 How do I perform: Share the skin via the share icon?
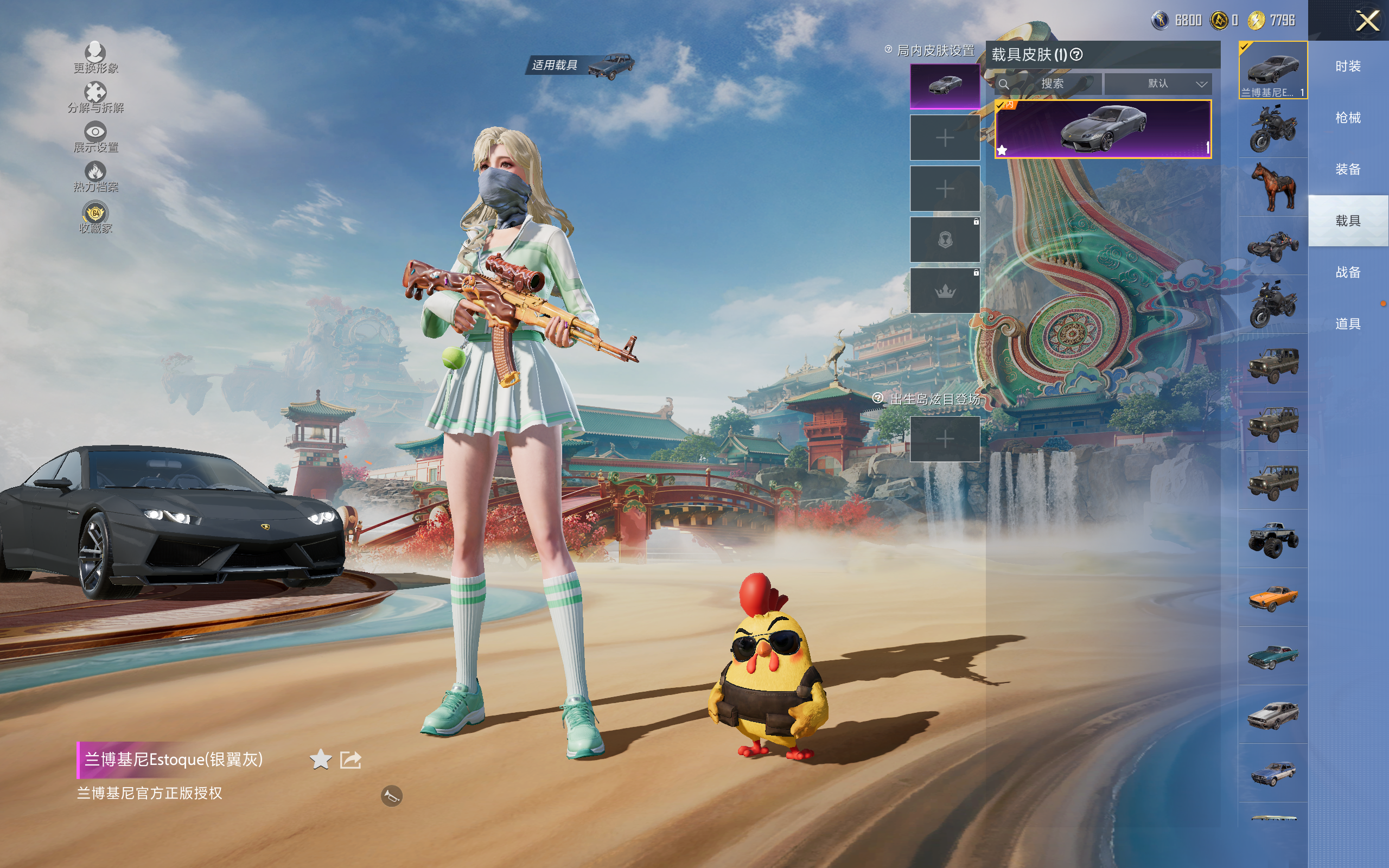point(351,759)
